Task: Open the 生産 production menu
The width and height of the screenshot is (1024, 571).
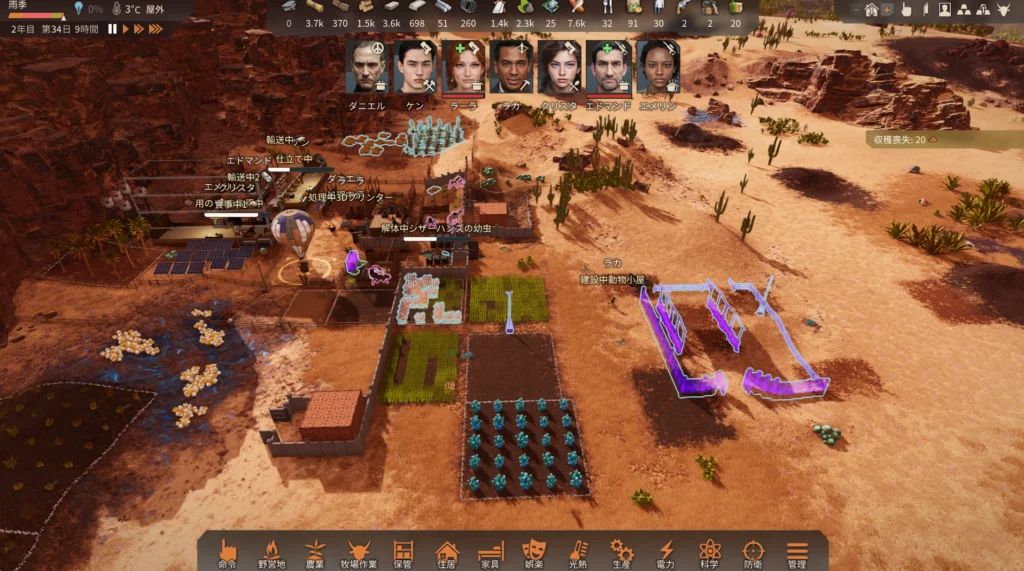Action: (622, 553)
